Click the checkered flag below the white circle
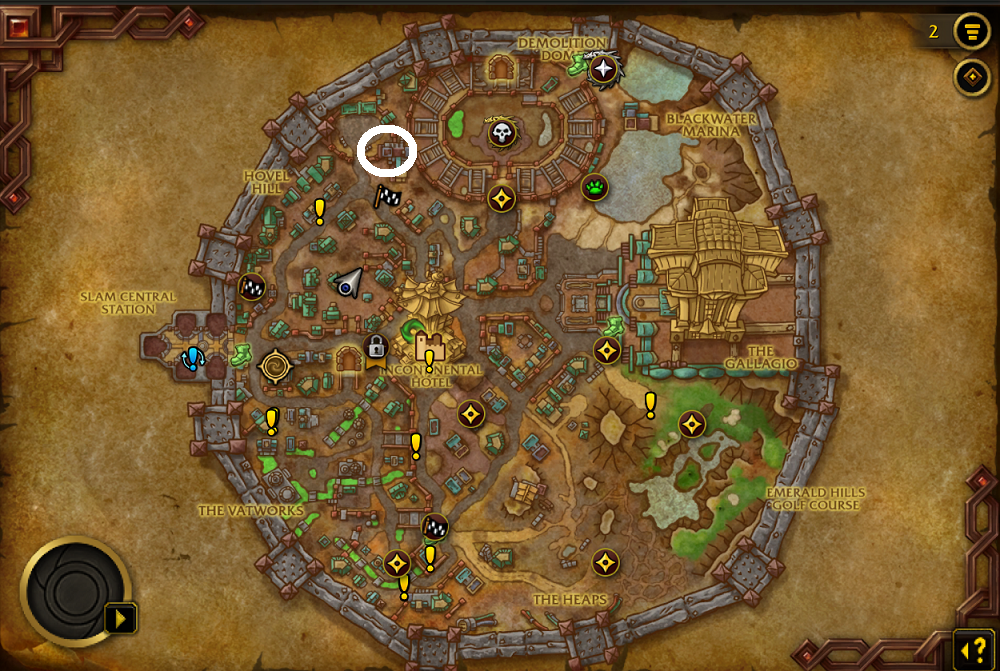Screen dimensions: 1000x671 point(387,197)
